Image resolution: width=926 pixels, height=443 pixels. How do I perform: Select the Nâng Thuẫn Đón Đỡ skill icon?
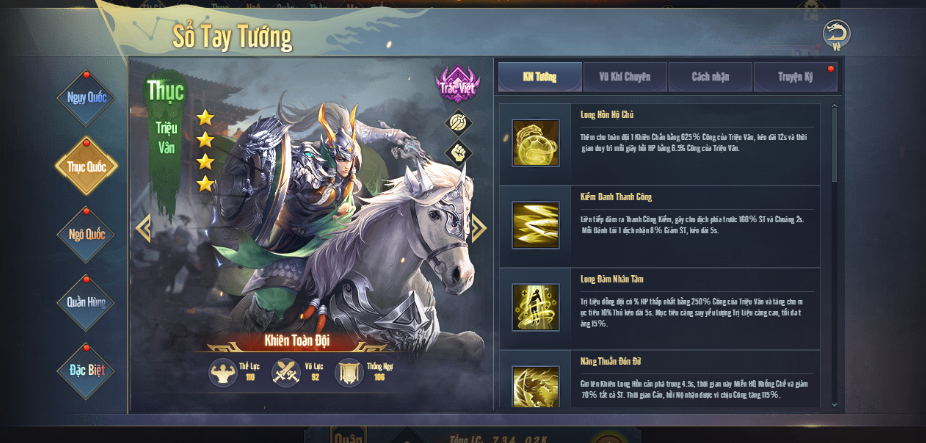coord(536,386)
